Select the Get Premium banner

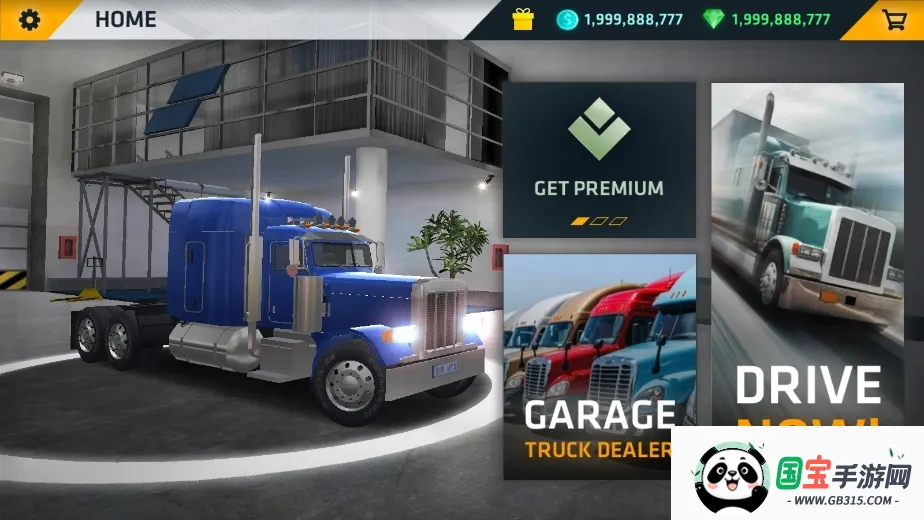pos(598,159)
